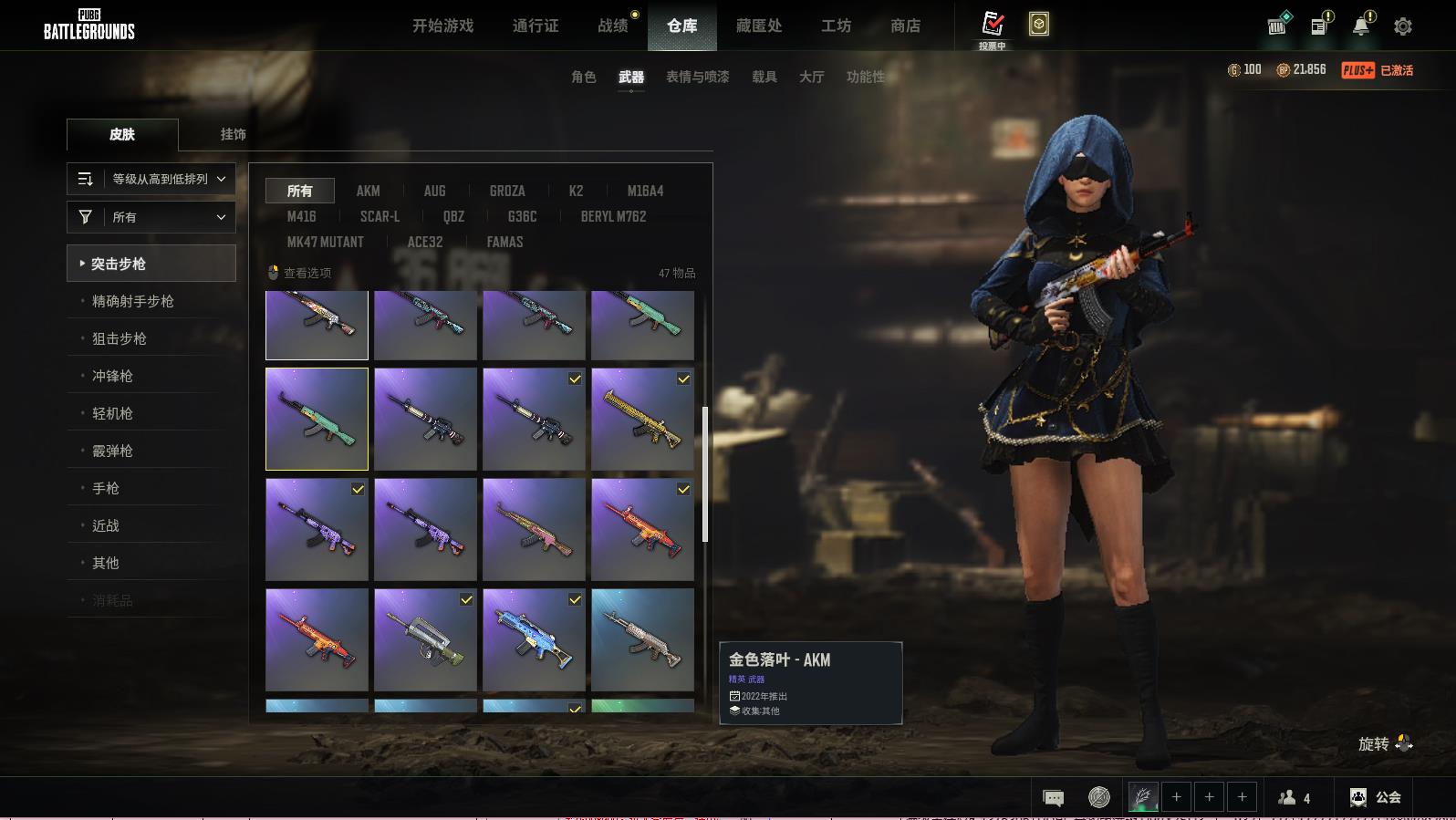
Task: Select the golden rifle skin thumbnail
Action: (642, 420)
